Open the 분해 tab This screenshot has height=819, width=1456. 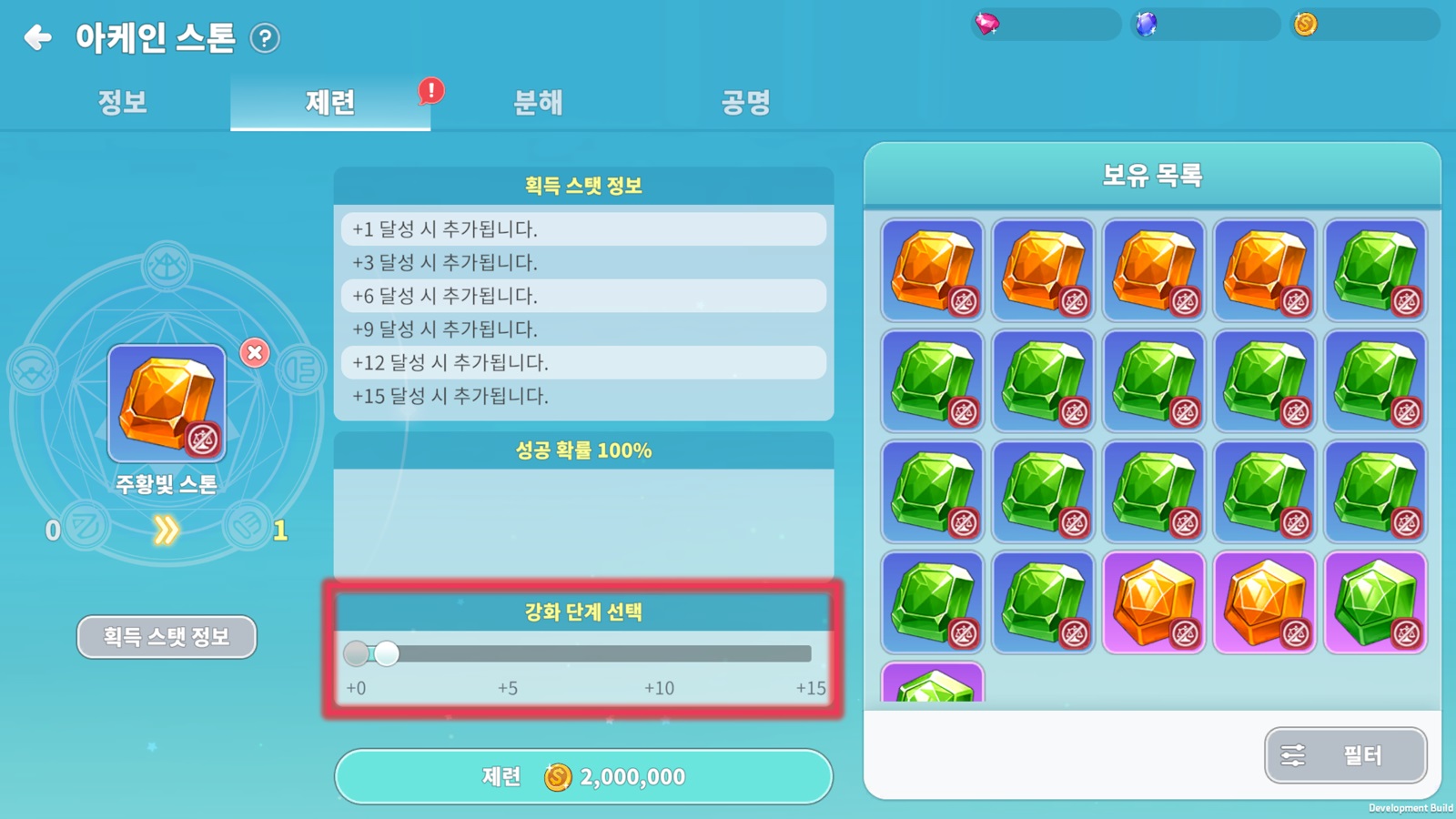(538, 102)
